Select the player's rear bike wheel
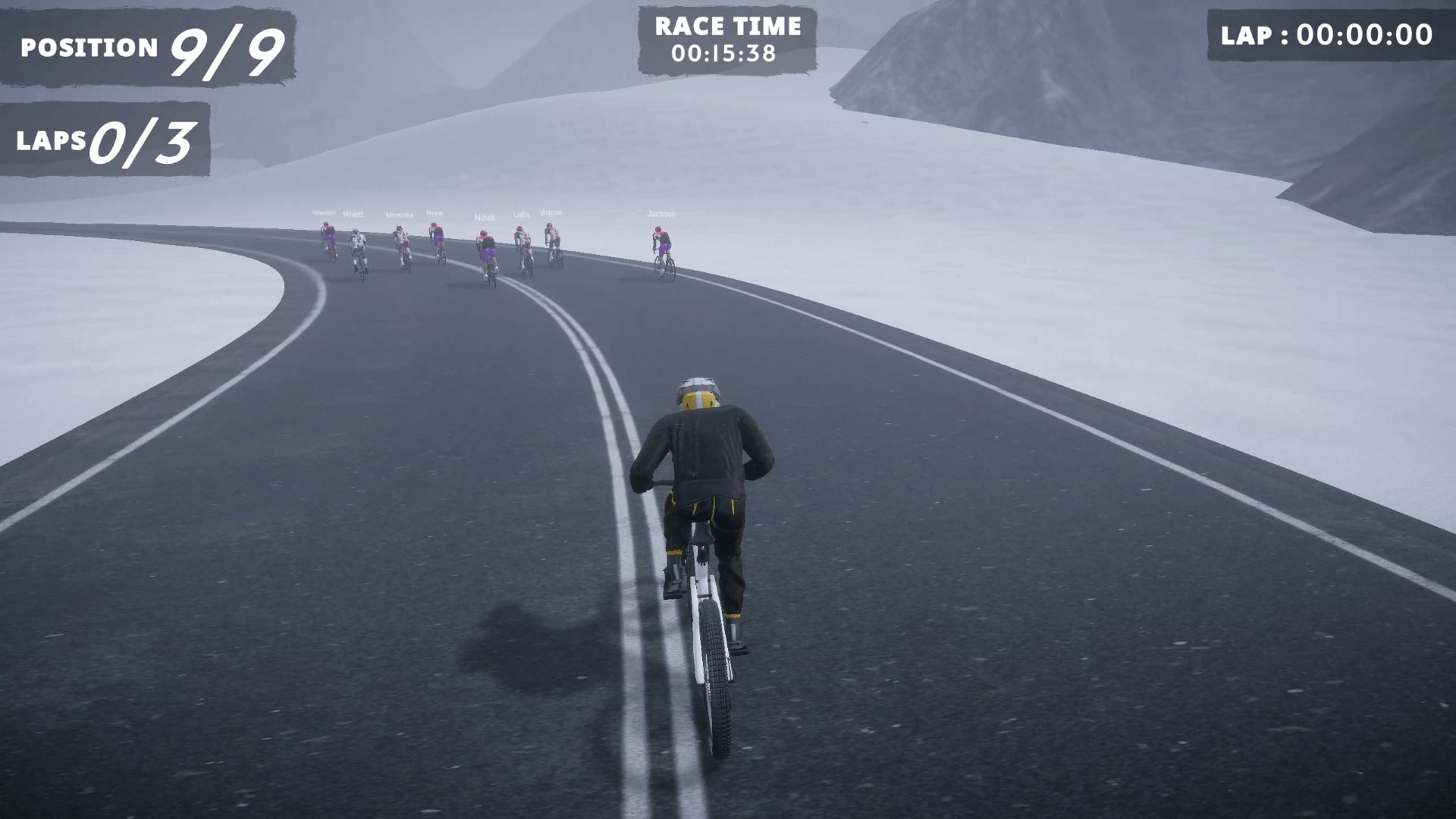 click(715, 679)
